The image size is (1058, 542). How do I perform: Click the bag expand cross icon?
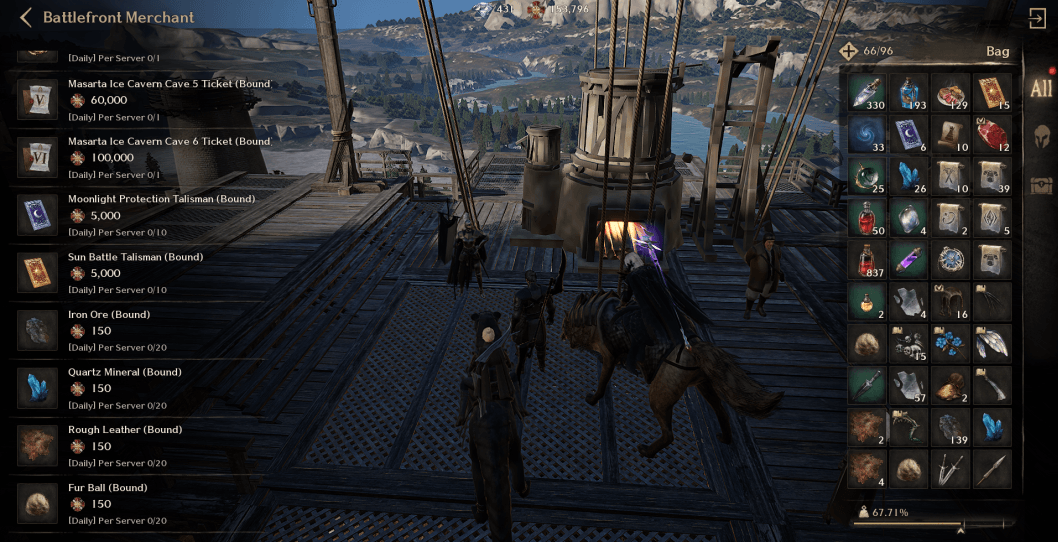click(x=848, y=51)
